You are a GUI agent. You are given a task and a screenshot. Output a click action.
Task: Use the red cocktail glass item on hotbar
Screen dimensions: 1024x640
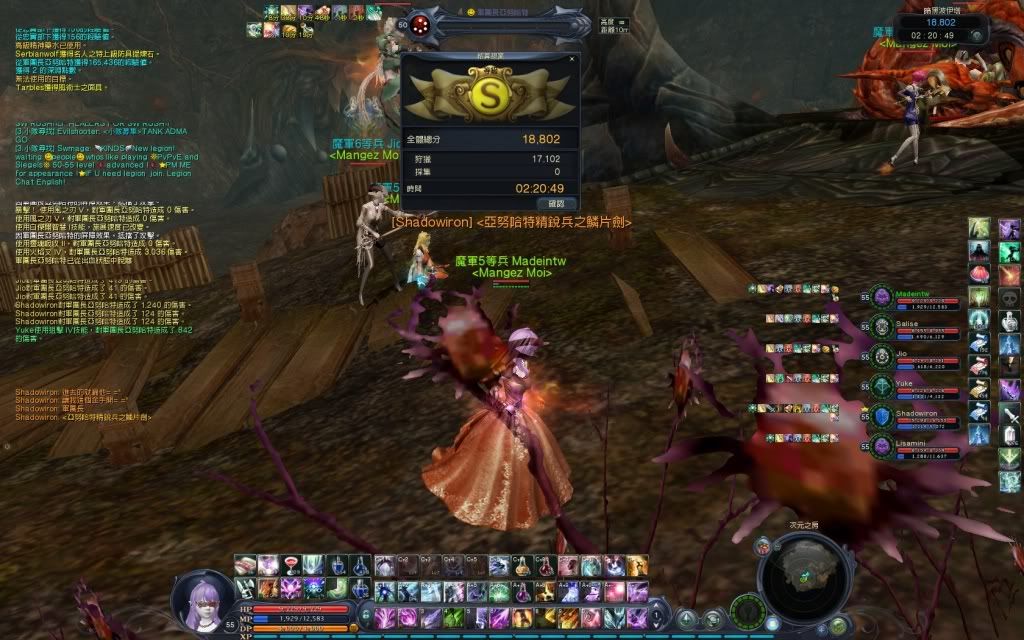[290, 566]
